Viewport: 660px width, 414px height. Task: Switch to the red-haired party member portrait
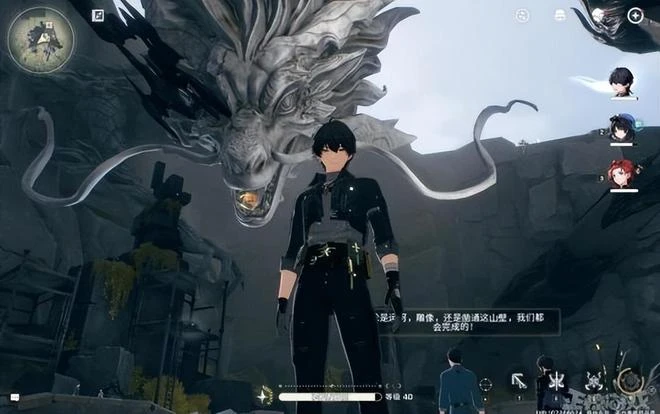619,170
